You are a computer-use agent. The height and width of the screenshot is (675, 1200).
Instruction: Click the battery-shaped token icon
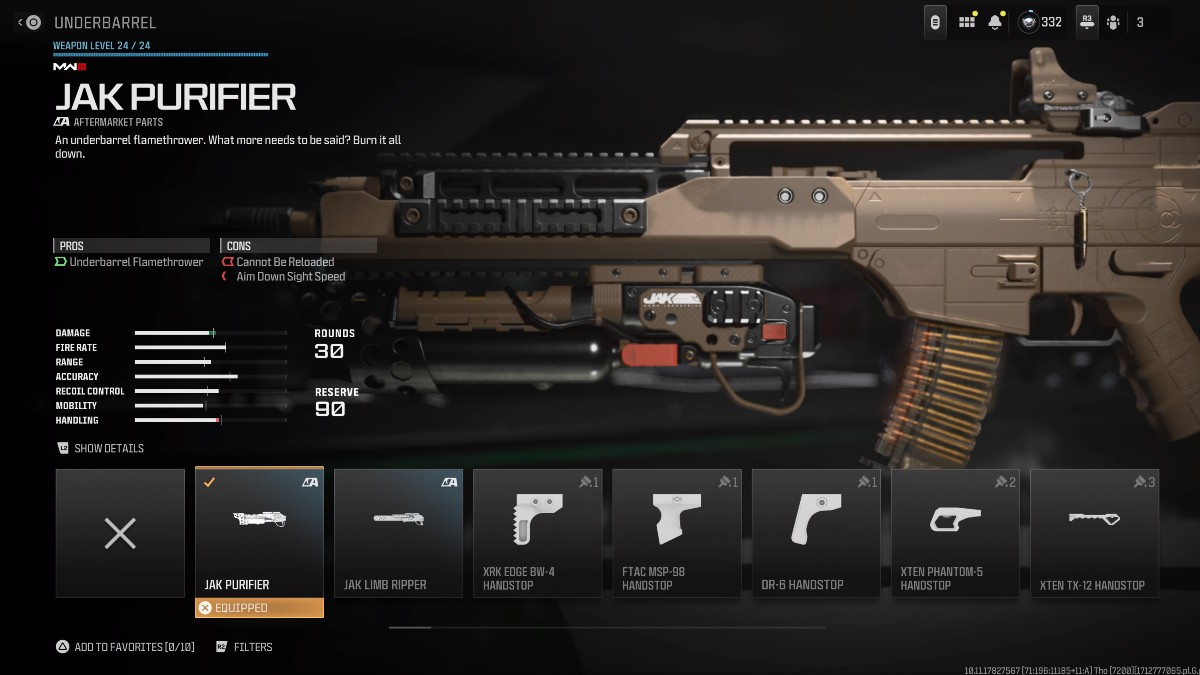click(x=935, y=22)
